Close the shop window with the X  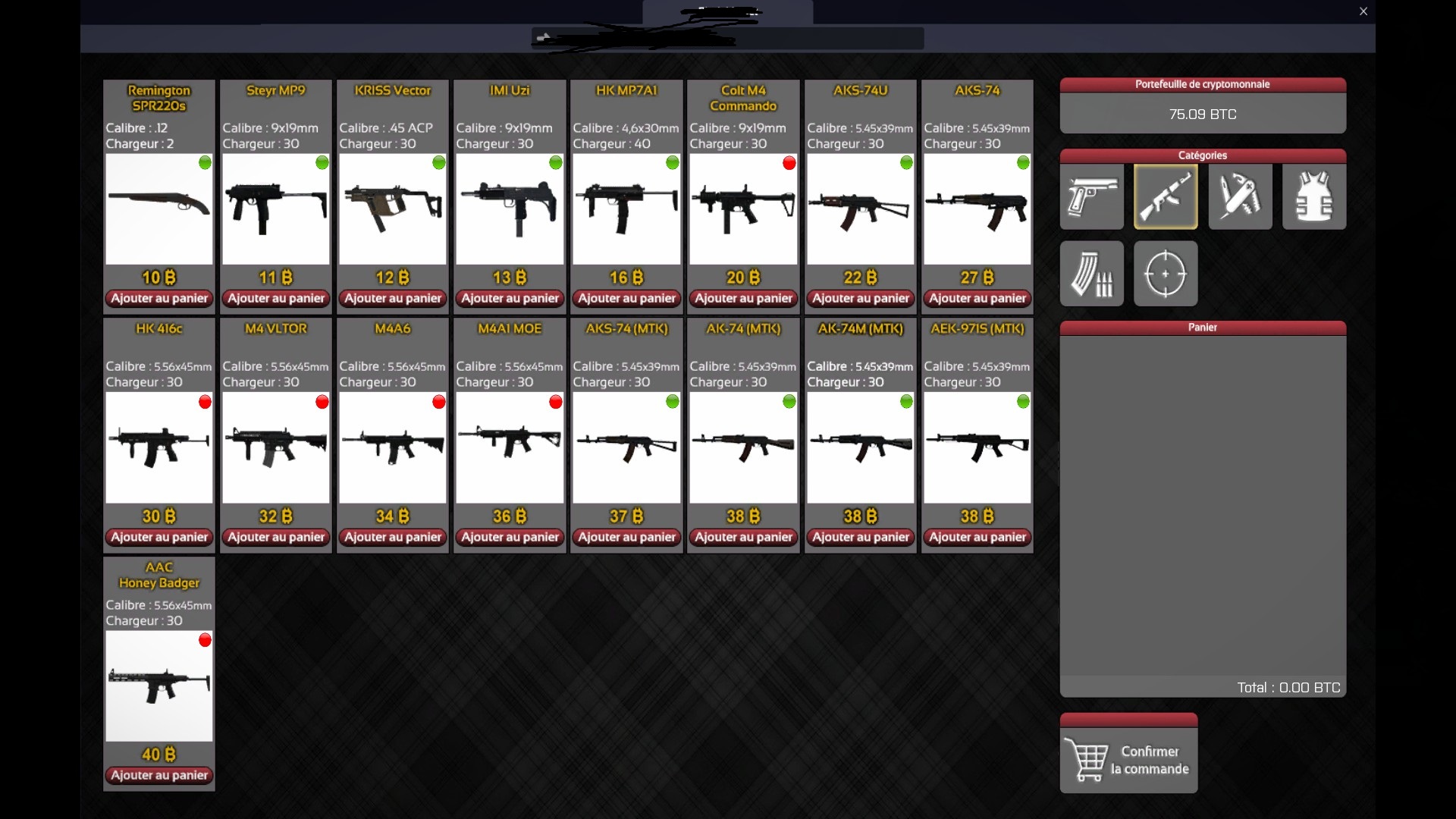(x=1363, y=11)
